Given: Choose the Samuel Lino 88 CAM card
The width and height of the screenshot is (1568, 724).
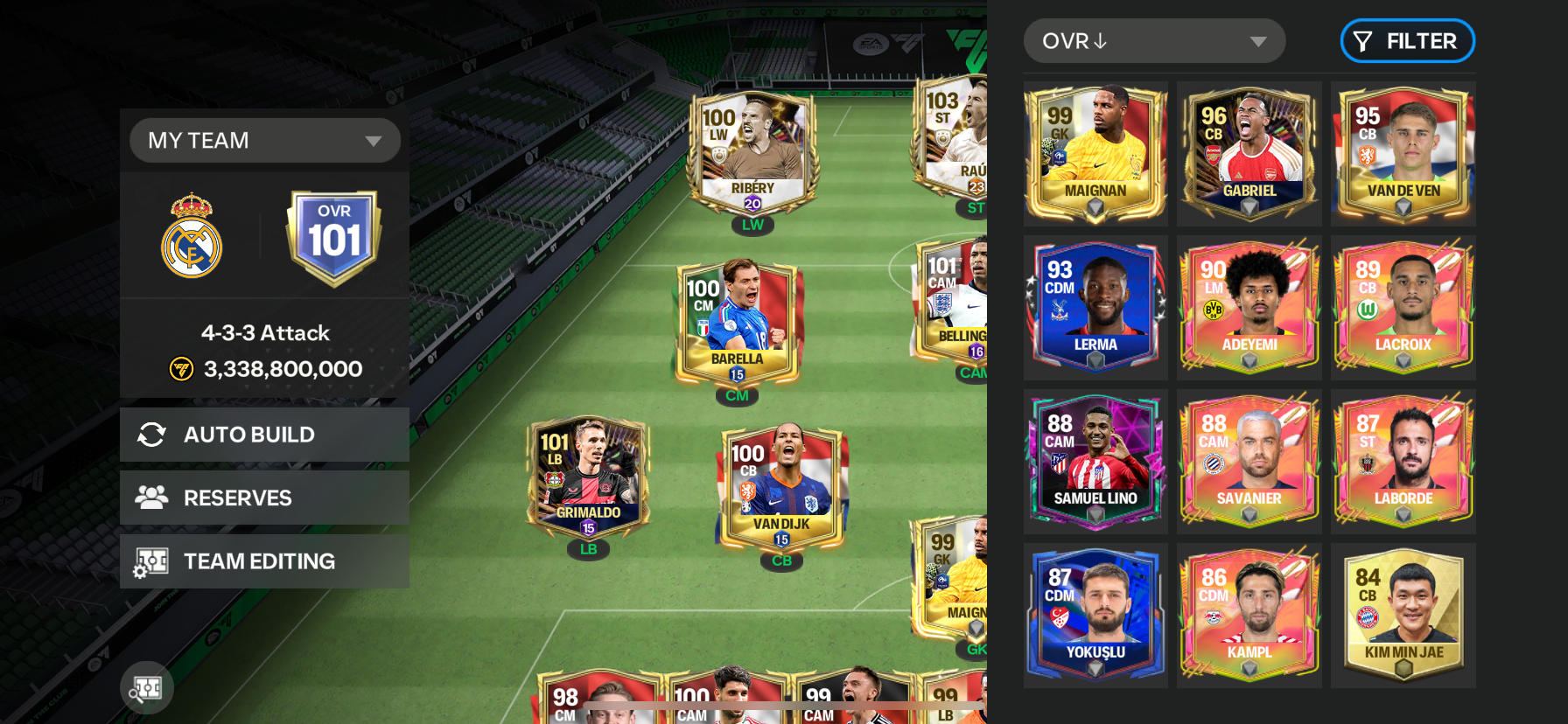Looking at the screenshot, I should [1095, 462].
